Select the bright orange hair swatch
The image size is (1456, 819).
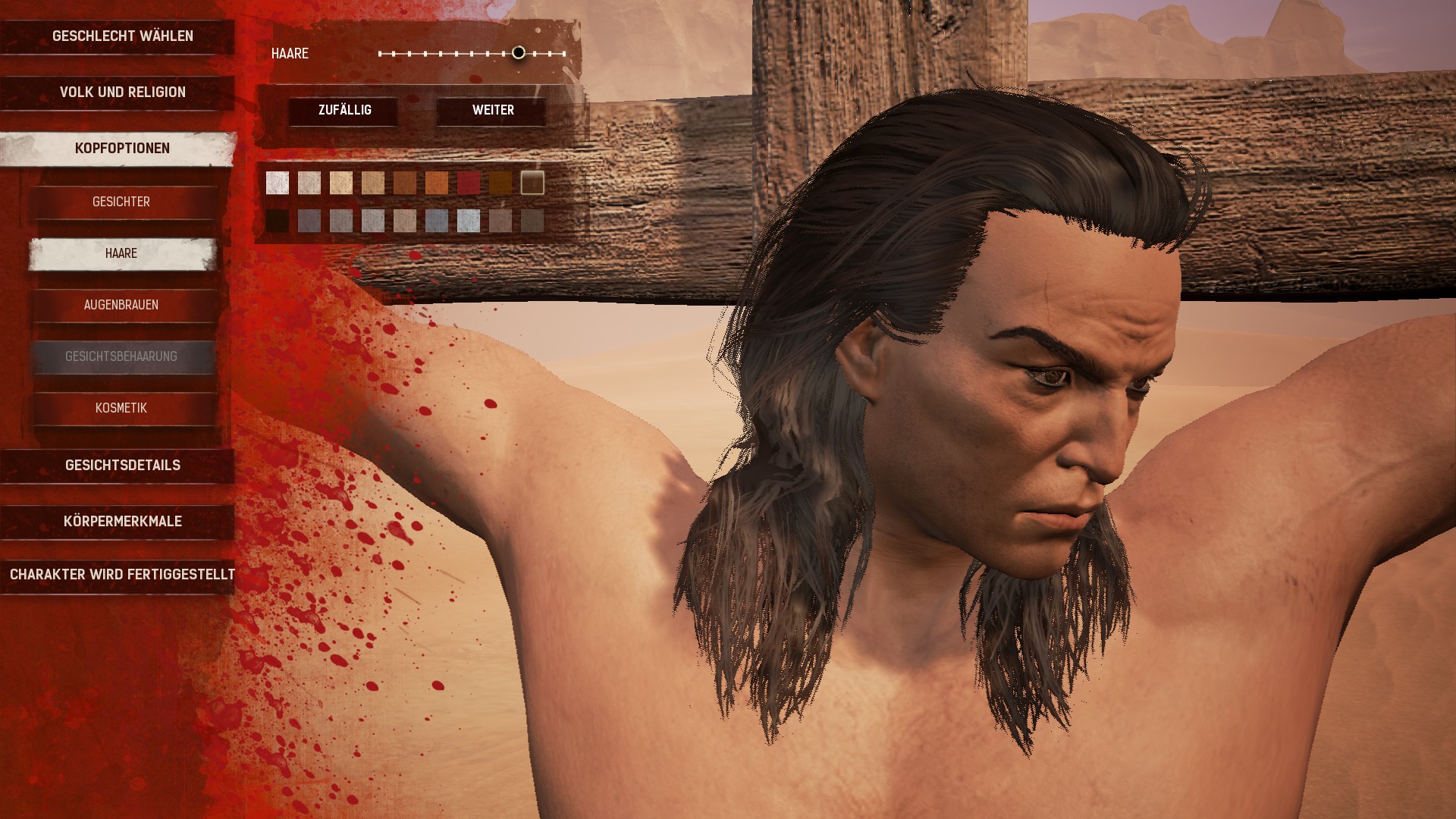pos(437,183)
